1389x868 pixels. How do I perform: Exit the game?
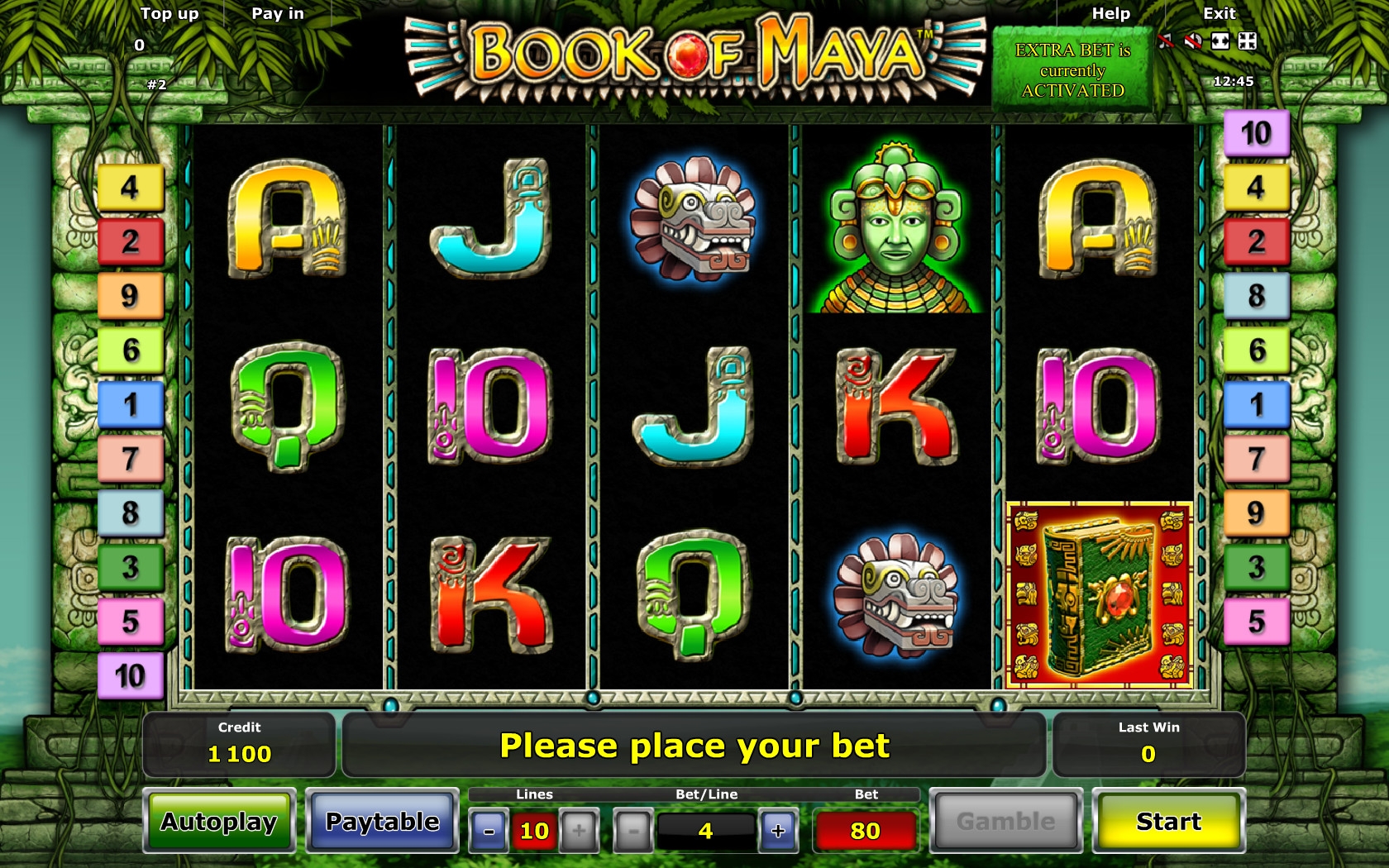1219,14
